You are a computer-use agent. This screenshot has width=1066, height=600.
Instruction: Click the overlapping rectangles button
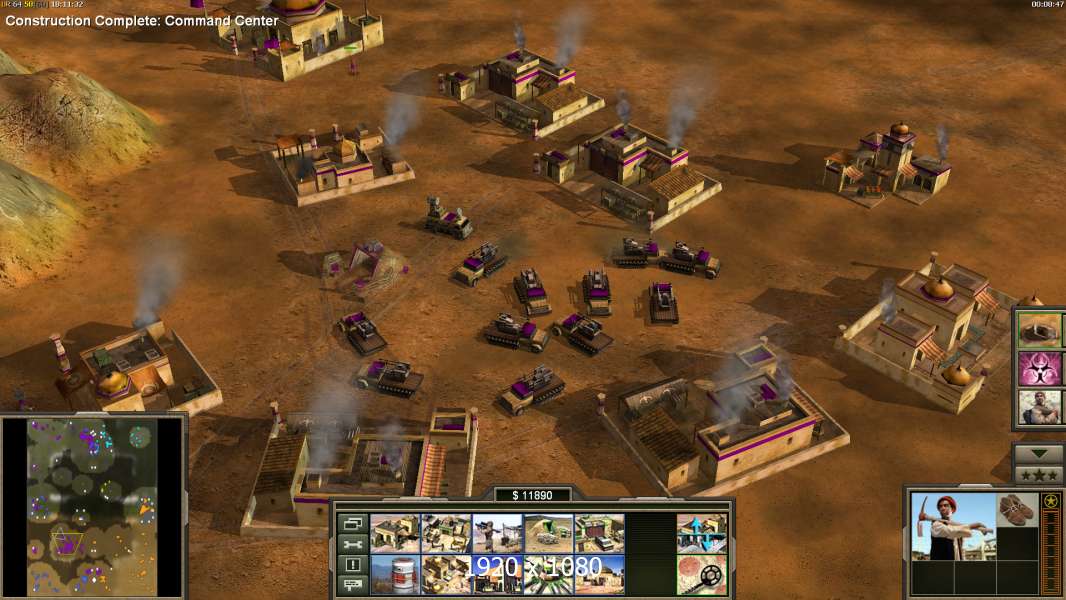point(352,523)
